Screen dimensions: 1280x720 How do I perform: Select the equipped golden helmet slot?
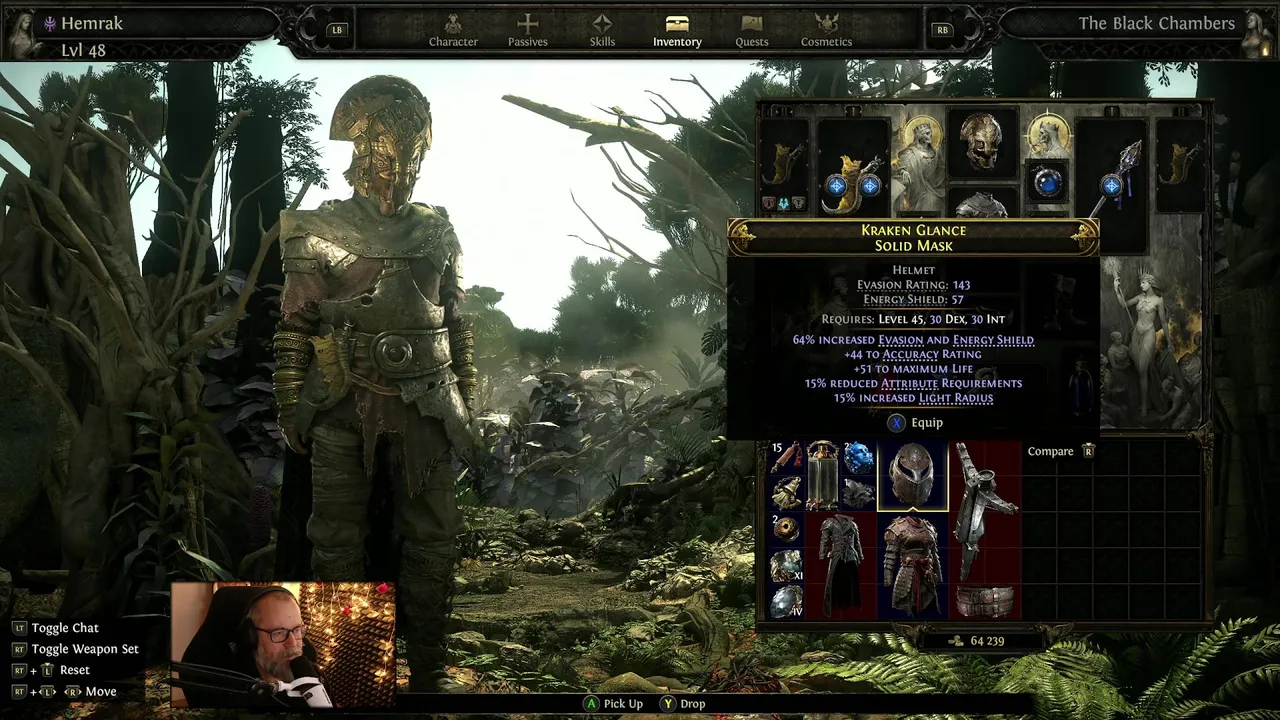pyautogui.click(x=982, y=142)
